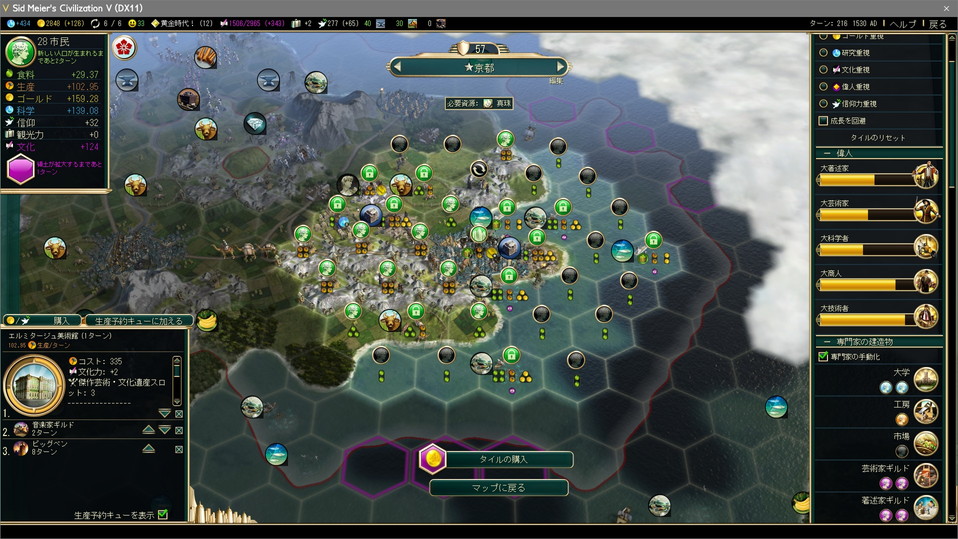Open the 購入 purchase button
This screenshot has height=539, width=958.
pos(59,320)
